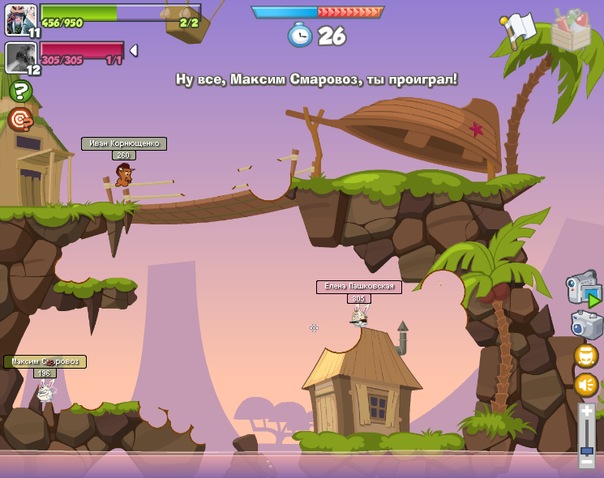Click the white surrender flag icon

pos(519,28)
